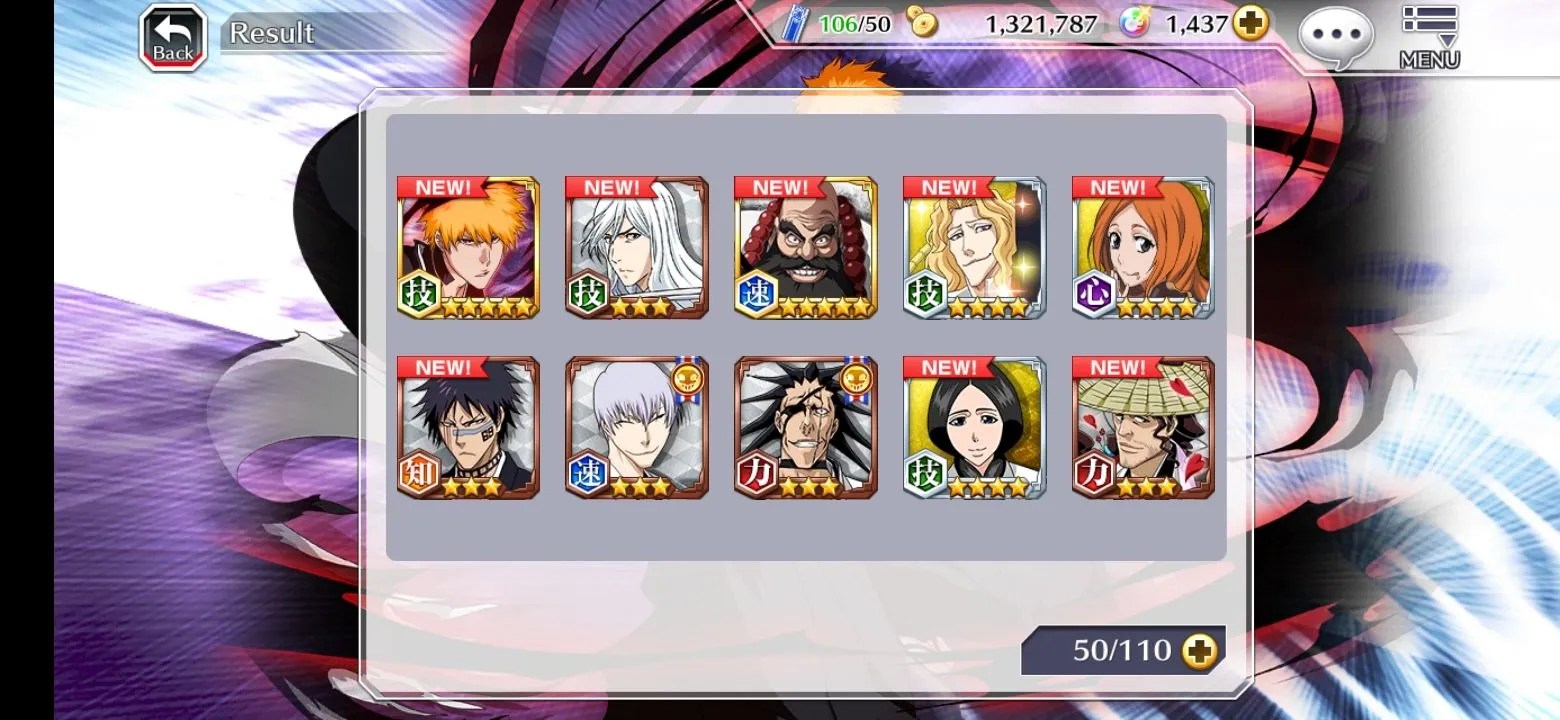Select the straw hat Kyoraku card
The width and height of the screenshot is (1560, 720).
1143,428
